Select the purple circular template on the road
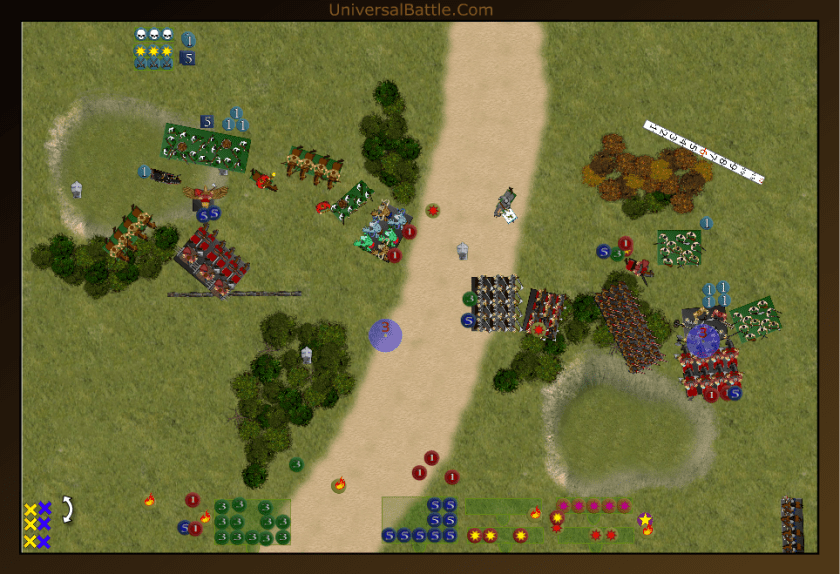The width and height of the screenshot is (840, 574). [x=385, y=335]
